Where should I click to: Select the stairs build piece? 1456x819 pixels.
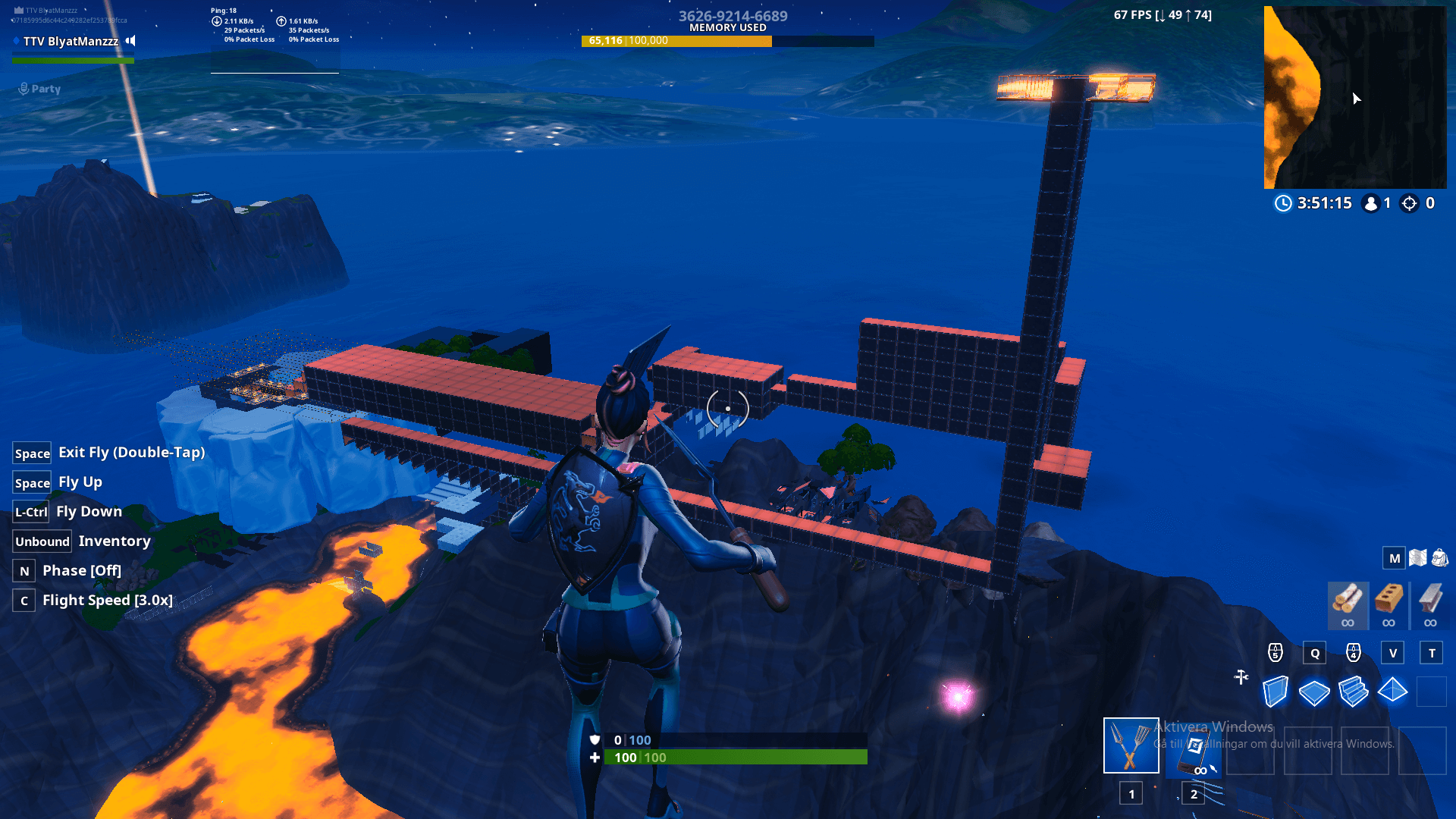[1354, 691]
